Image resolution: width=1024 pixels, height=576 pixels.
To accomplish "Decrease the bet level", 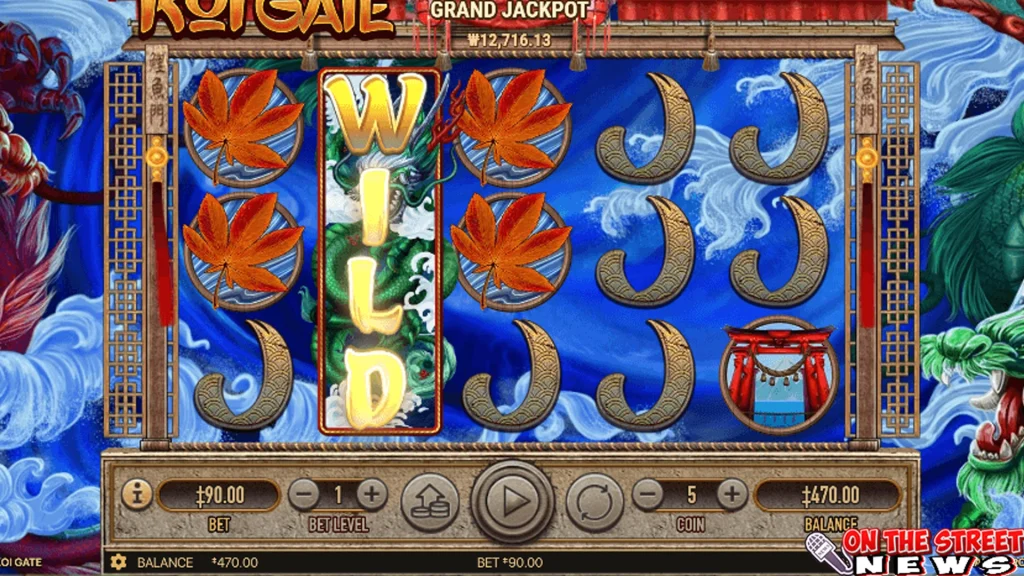I will pyautogui.click(x=304, y=494).
